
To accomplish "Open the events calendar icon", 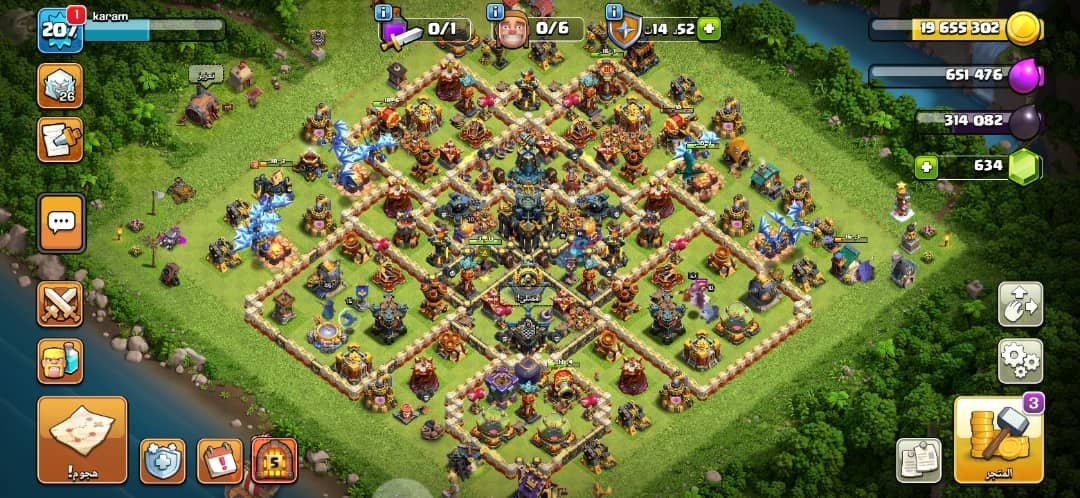I will click(220, 461).
